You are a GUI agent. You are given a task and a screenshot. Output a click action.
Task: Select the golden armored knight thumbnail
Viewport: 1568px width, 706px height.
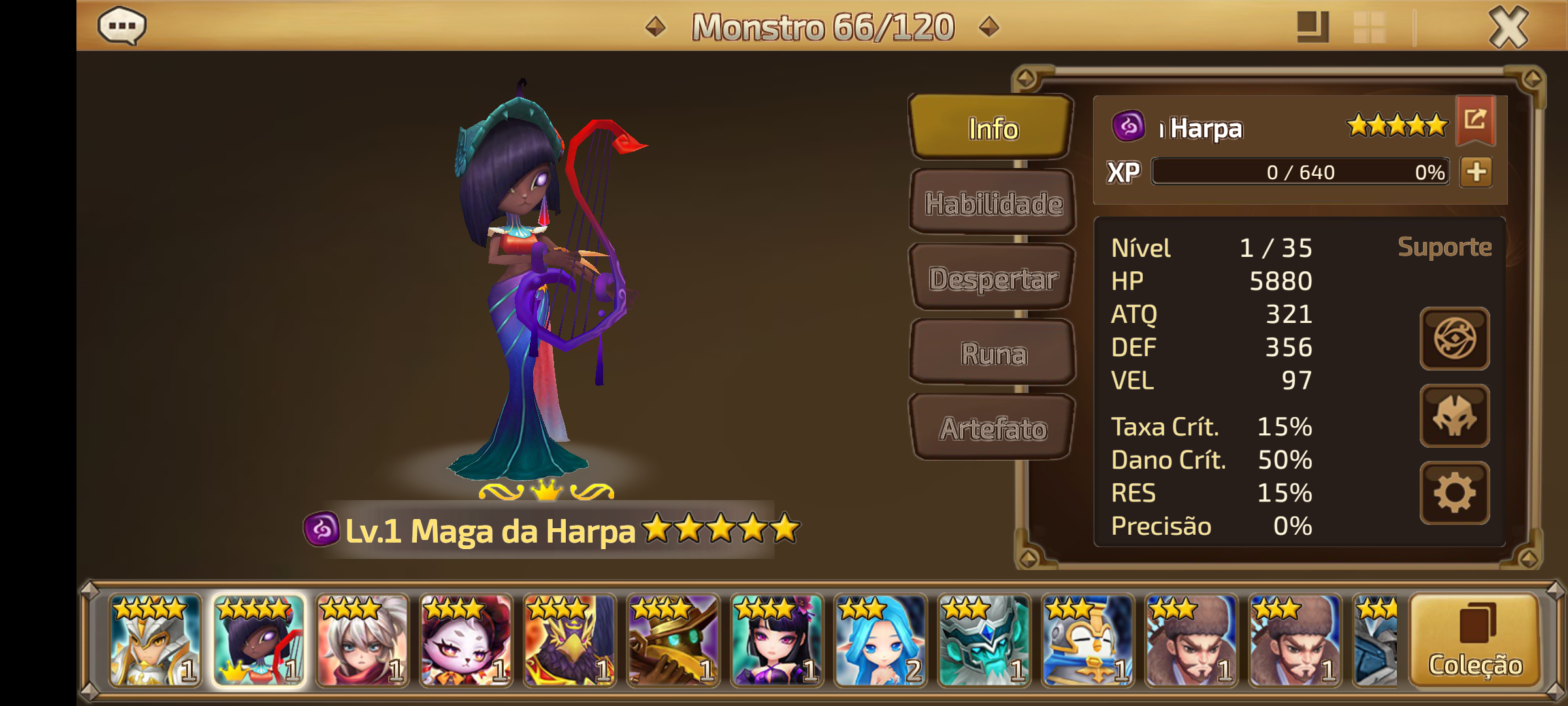(x=155, y=641)
